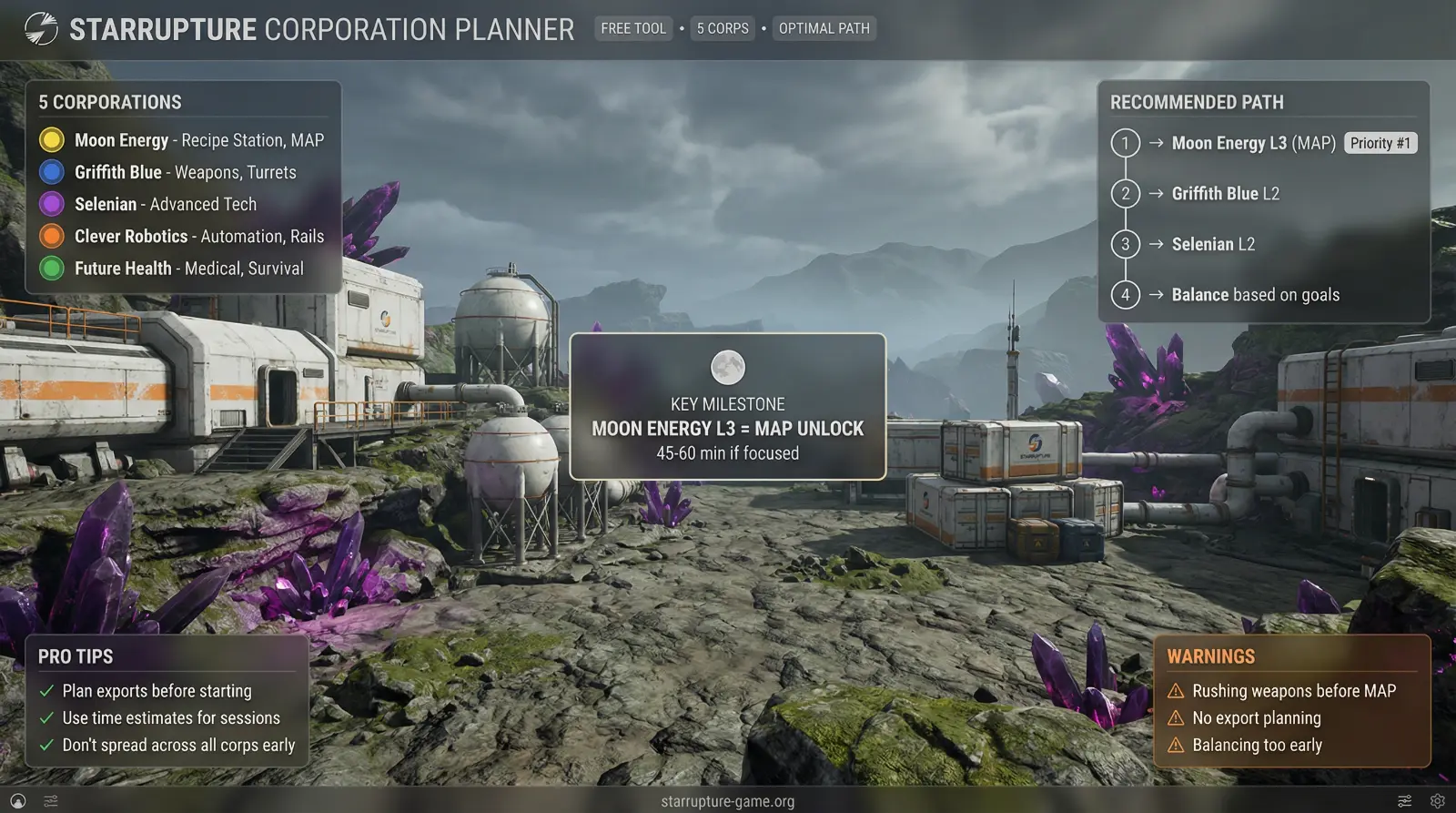This screenshot has width=1456, height=813.
Task: Open the settings gear in the bottom bar
Action: (1435, 800)
